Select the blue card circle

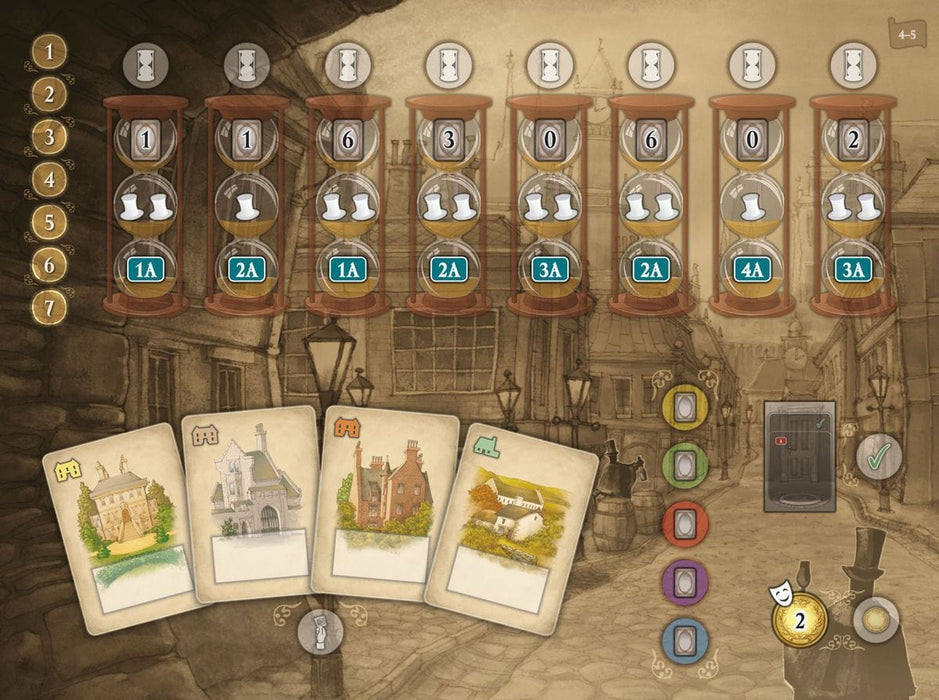(x=686, y=640)
